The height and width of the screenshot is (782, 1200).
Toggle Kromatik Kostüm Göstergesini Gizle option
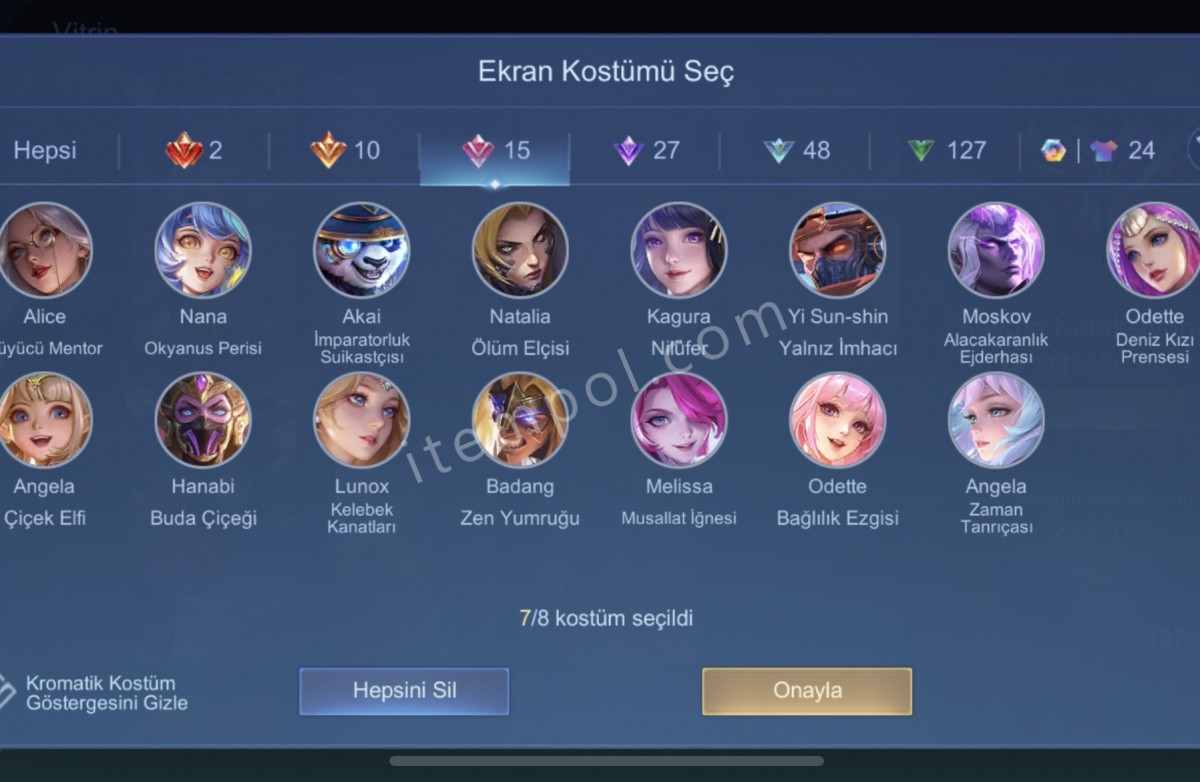(x=8, y=691)
